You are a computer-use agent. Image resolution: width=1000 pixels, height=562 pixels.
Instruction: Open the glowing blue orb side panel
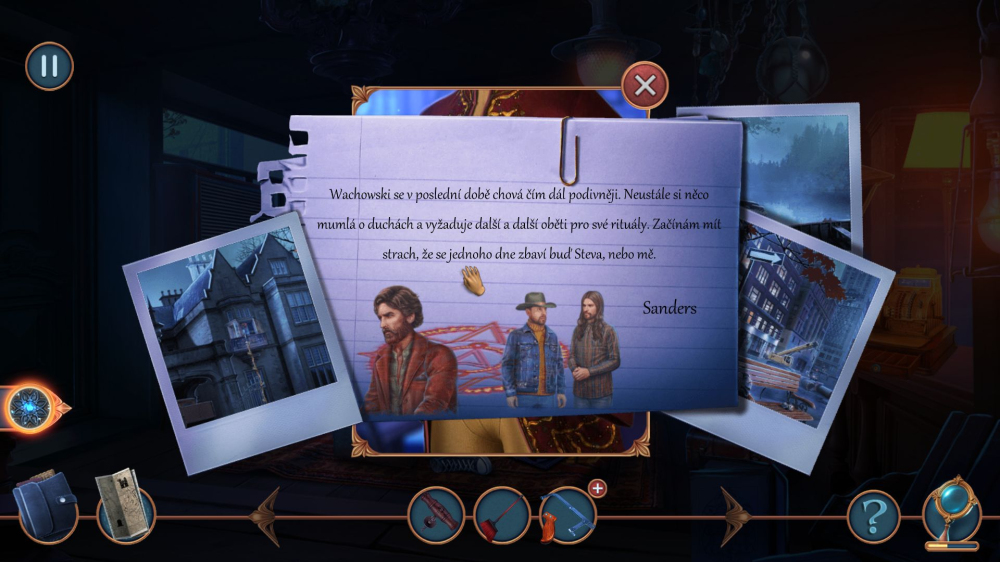[x=29, y=407]
